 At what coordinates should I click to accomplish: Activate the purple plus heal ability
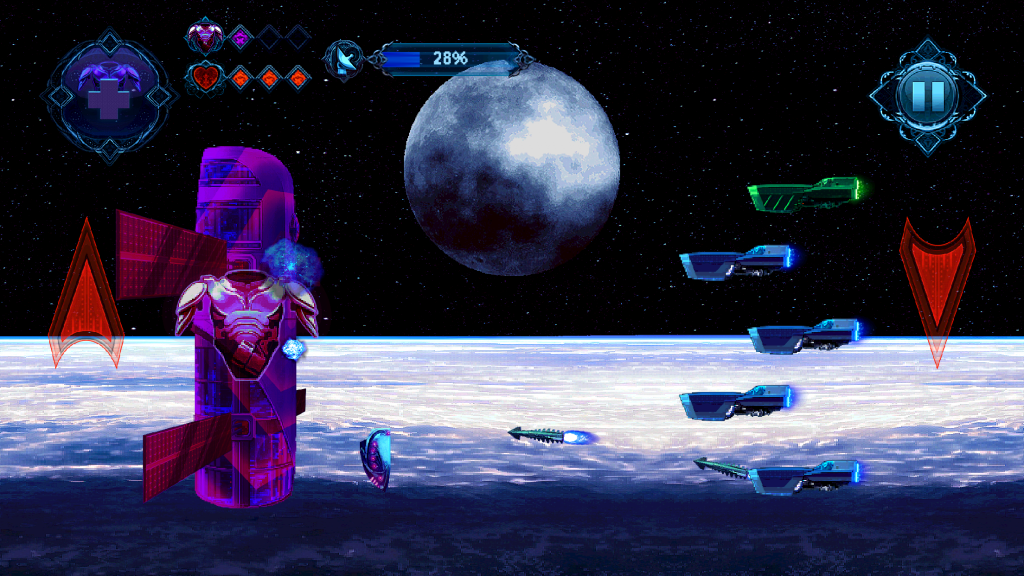(x=108, y=94)
